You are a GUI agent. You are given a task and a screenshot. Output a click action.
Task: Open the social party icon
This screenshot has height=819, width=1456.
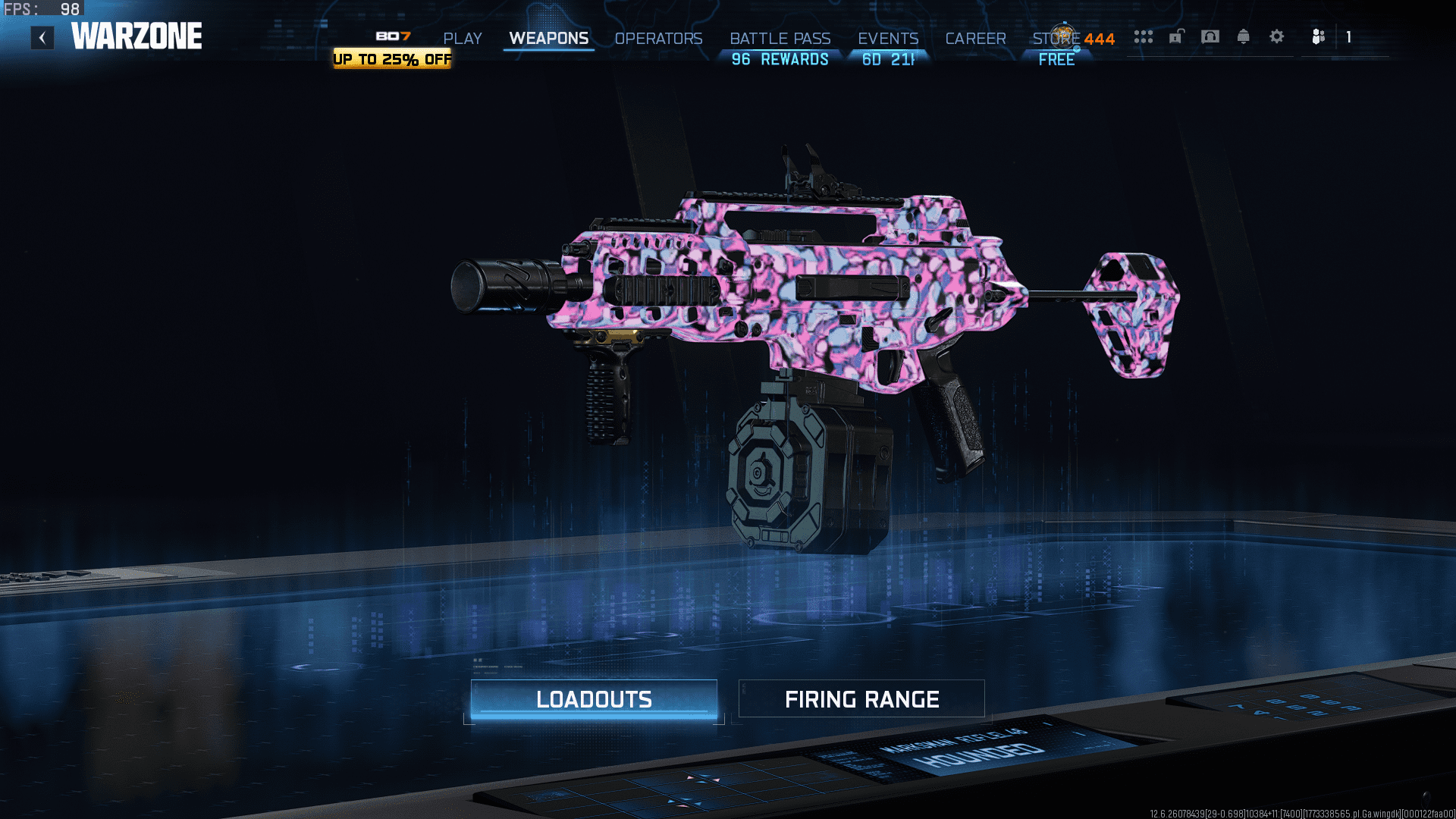click(1319, 36)
